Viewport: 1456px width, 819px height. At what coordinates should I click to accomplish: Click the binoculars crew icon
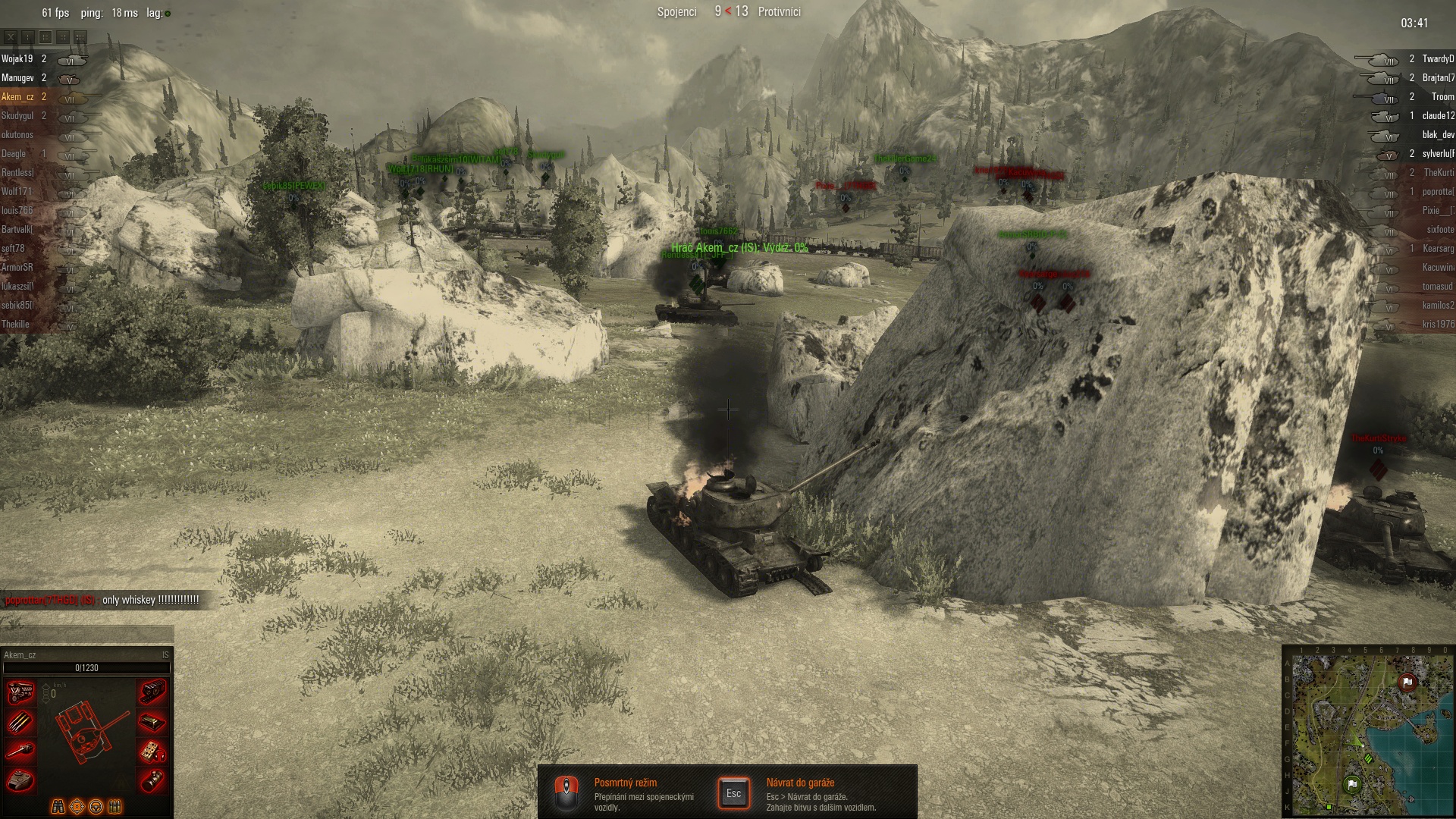(58, 806)
